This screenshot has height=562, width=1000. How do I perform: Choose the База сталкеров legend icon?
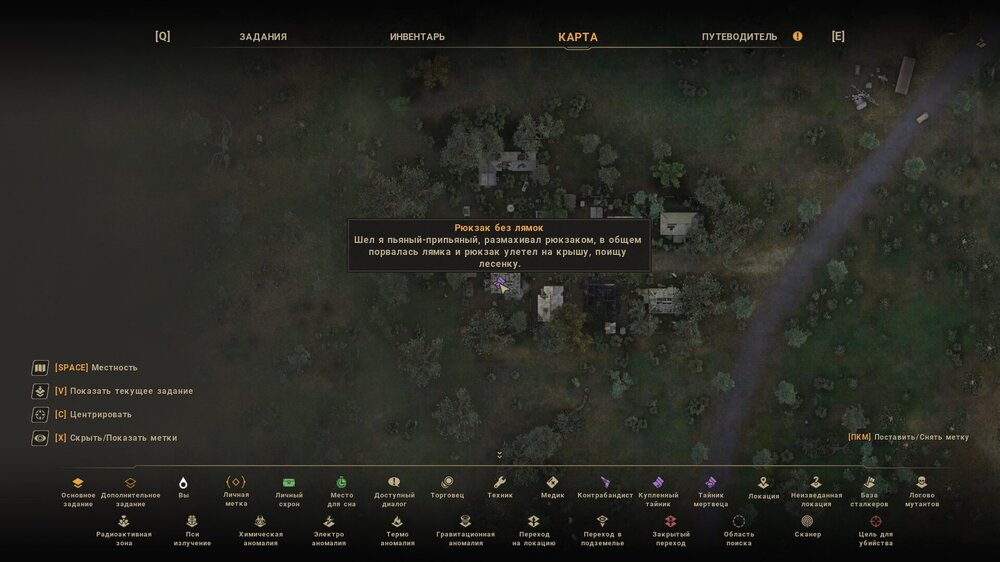click(x=869, y=482)
